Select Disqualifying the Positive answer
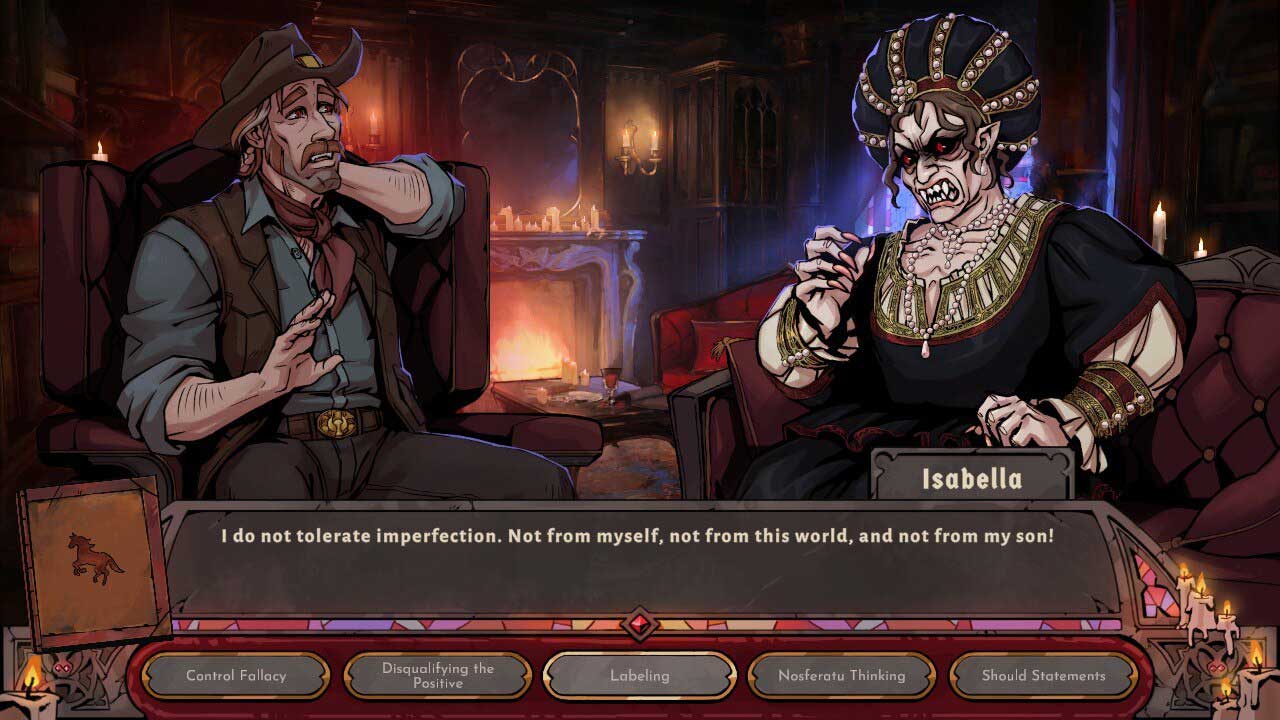Viewport: 1280px width, 720px height. click(438, 676)
